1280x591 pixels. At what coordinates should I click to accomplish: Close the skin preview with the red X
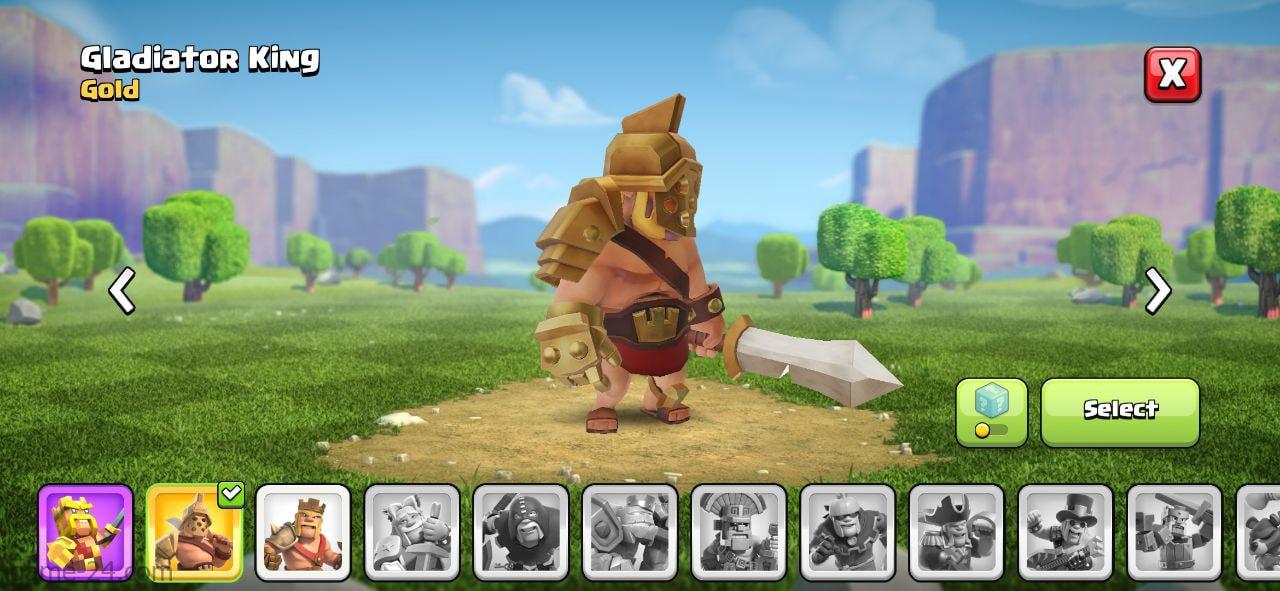tap(1172, 74)
